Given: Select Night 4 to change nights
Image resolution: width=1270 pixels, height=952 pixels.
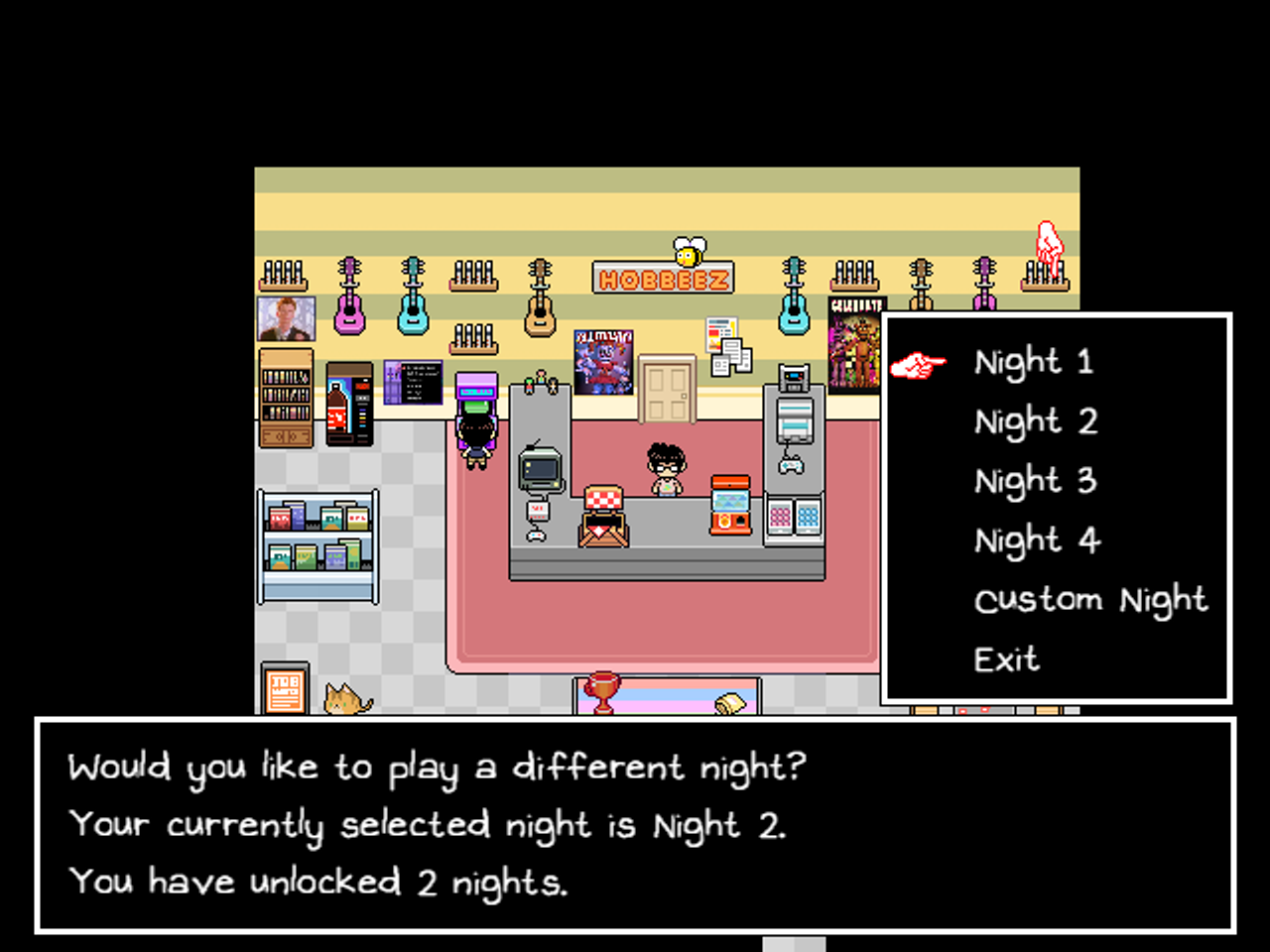Looking at the screenshot, I should (x=1036, y=539).
